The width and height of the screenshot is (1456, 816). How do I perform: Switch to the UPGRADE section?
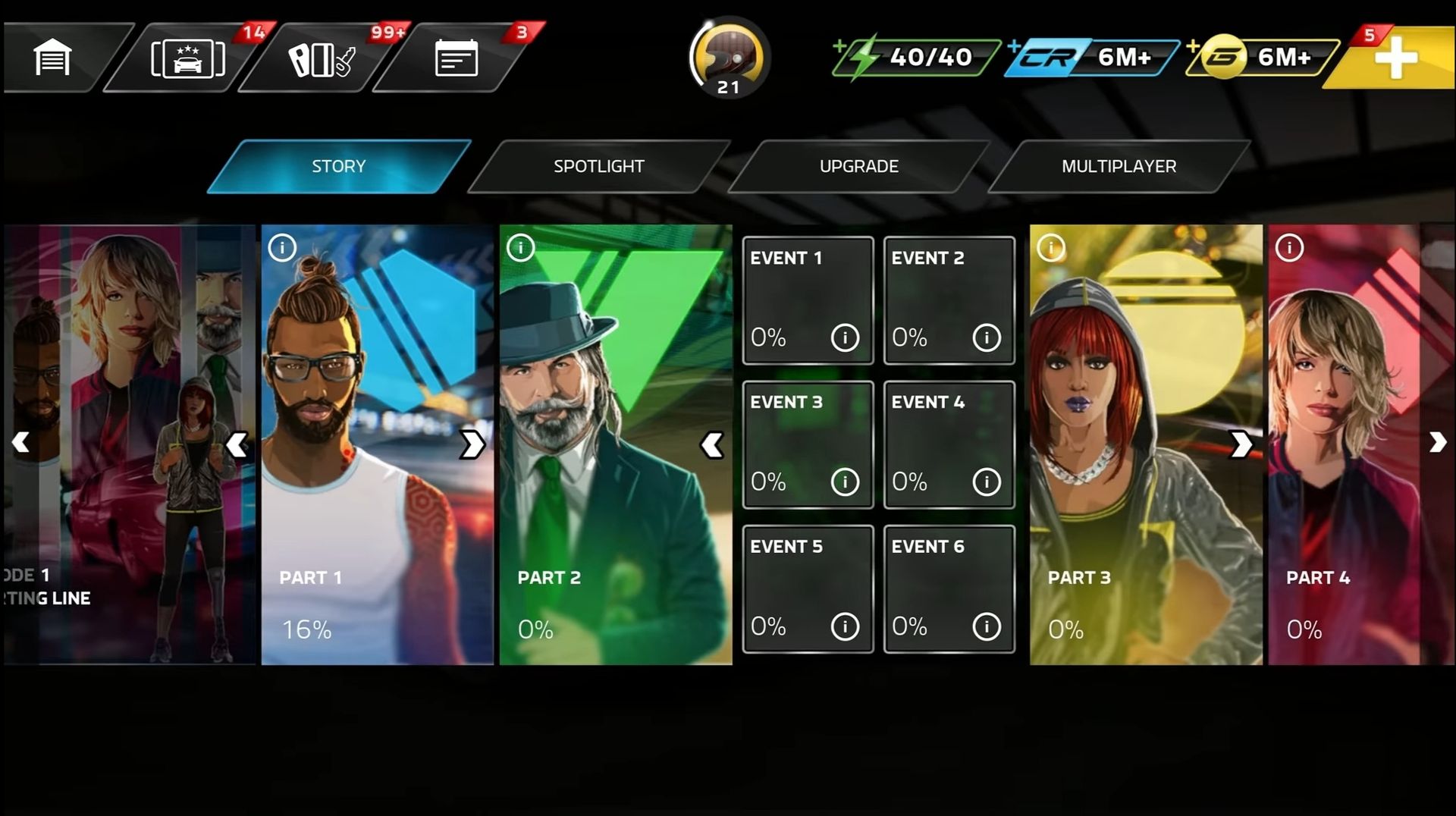point(858,166)
